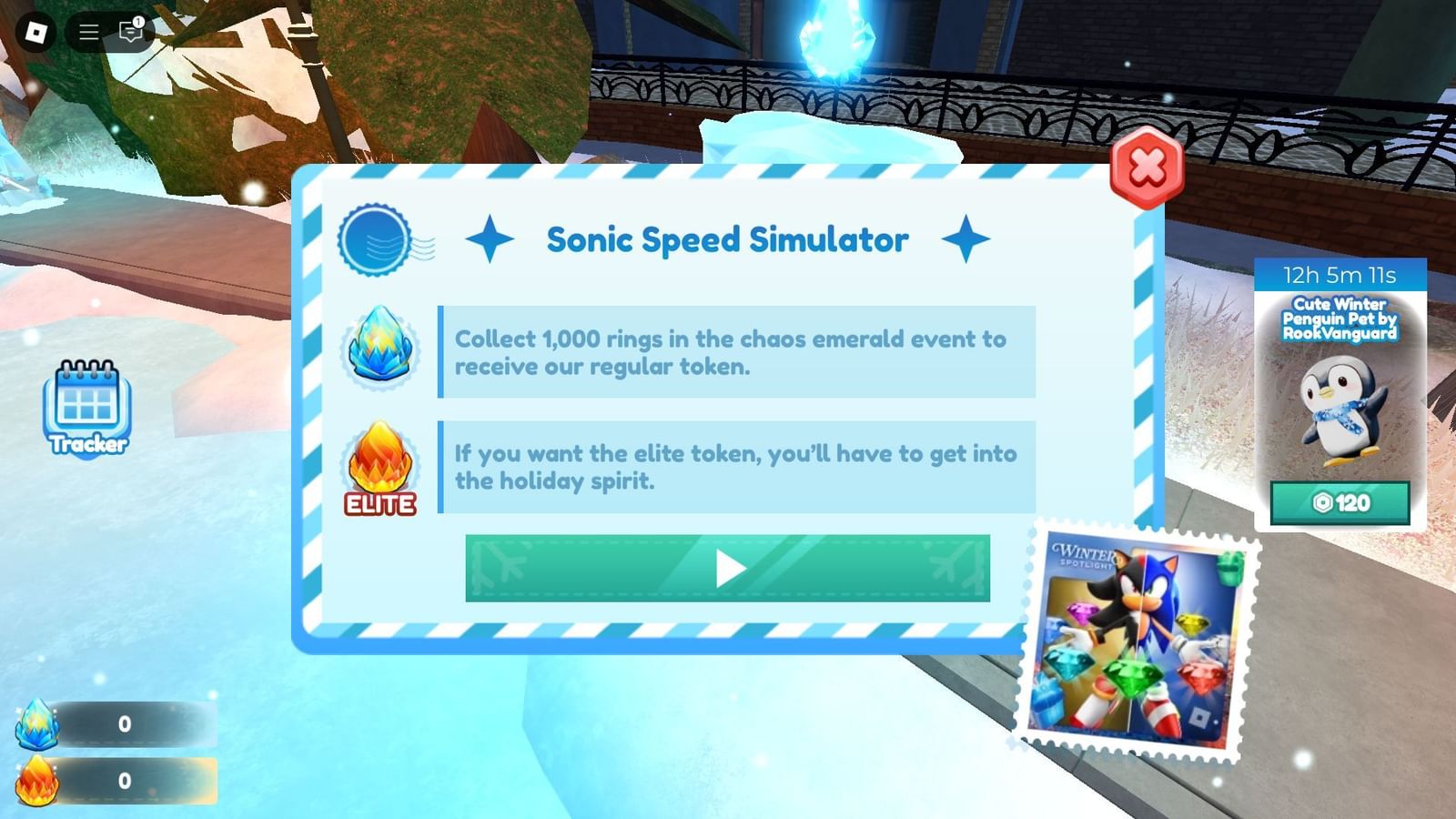Screen dimensions: 1456x819
Task: Dismiss the event popup with the X
Action: coord(1147,167)
